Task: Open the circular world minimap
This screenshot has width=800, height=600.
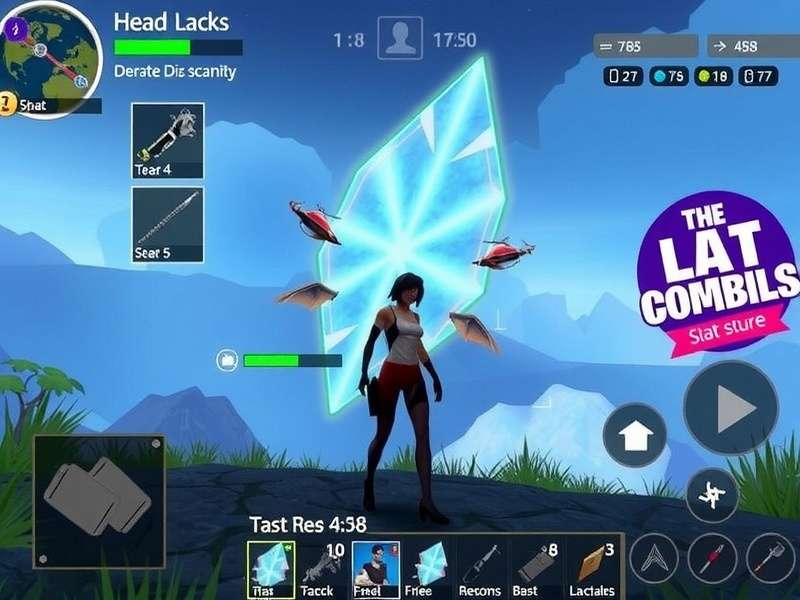Action: coord(50,55)
